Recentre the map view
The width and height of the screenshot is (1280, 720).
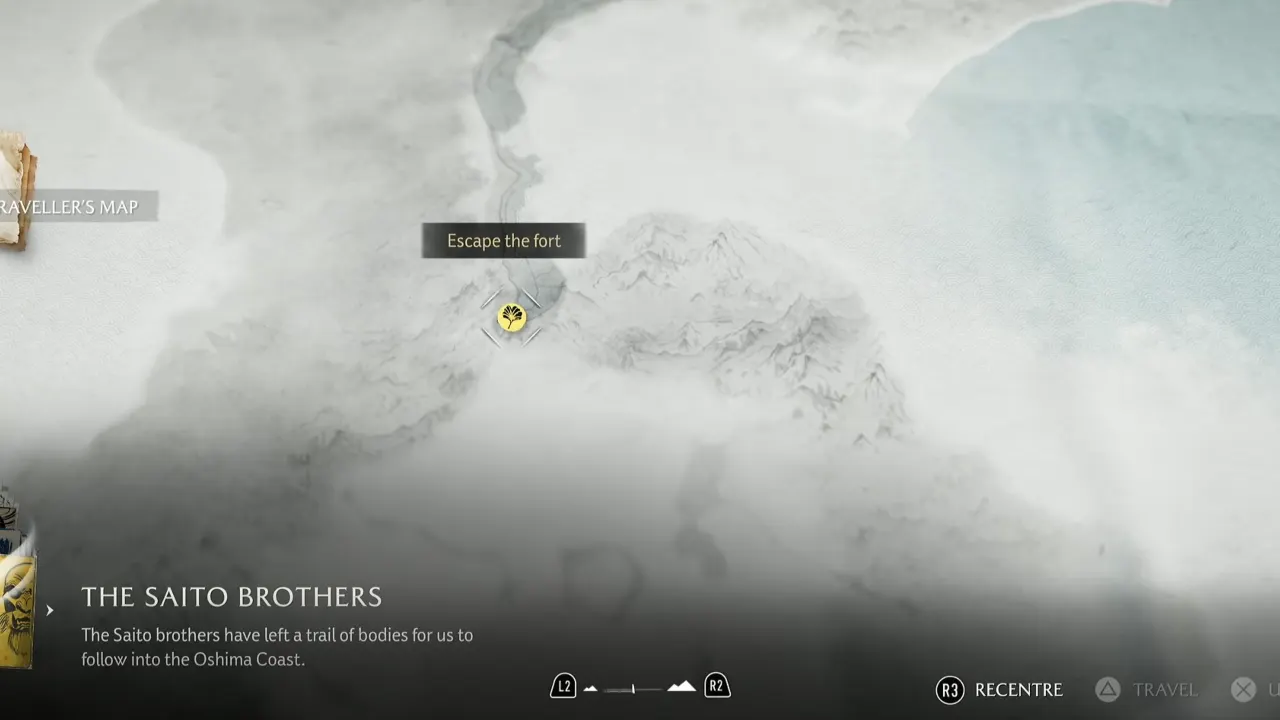(x=1000, y=690)
